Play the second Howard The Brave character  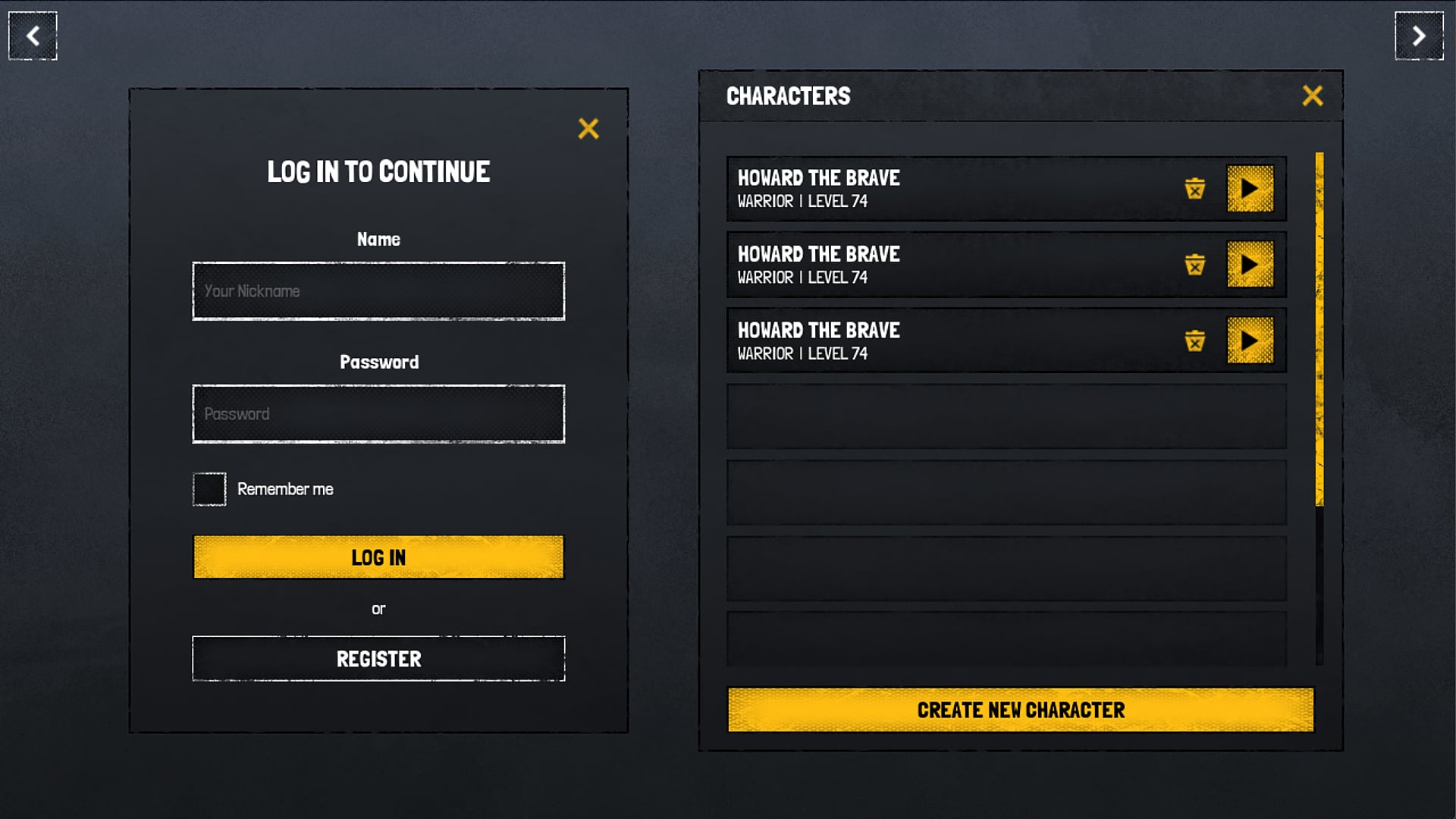(1250, 265)
